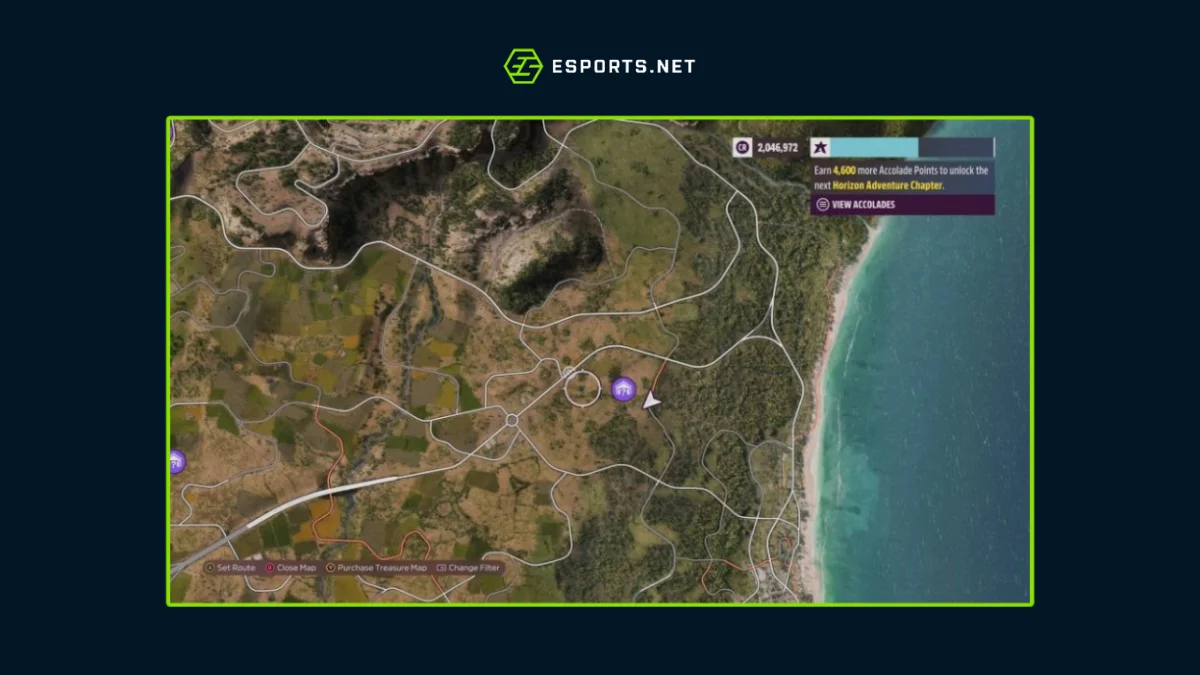Open the Esports.net logo link
The image size is (1200, 675).
coord(599,67)
